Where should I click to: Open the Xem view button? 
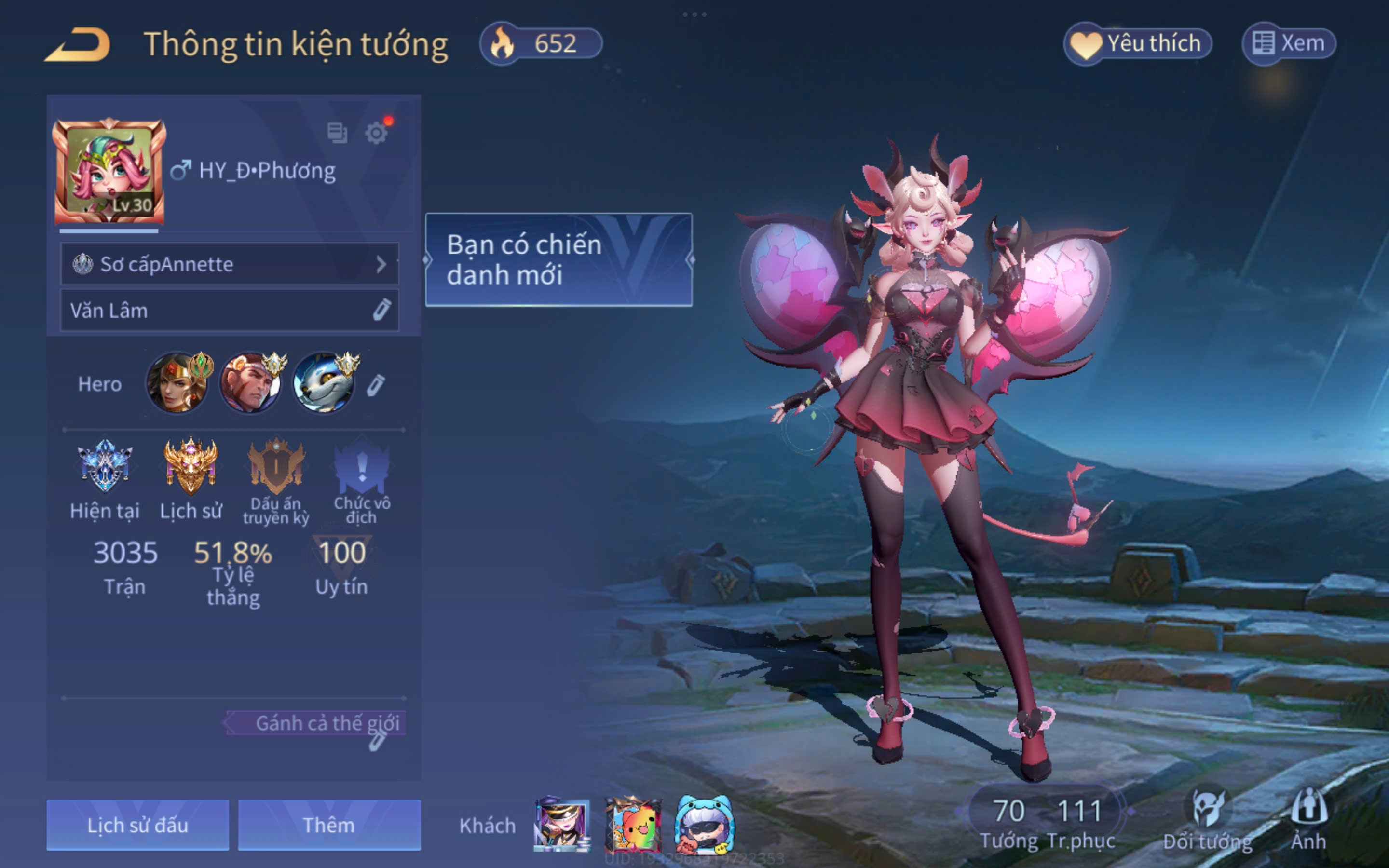pos(1289,43)
